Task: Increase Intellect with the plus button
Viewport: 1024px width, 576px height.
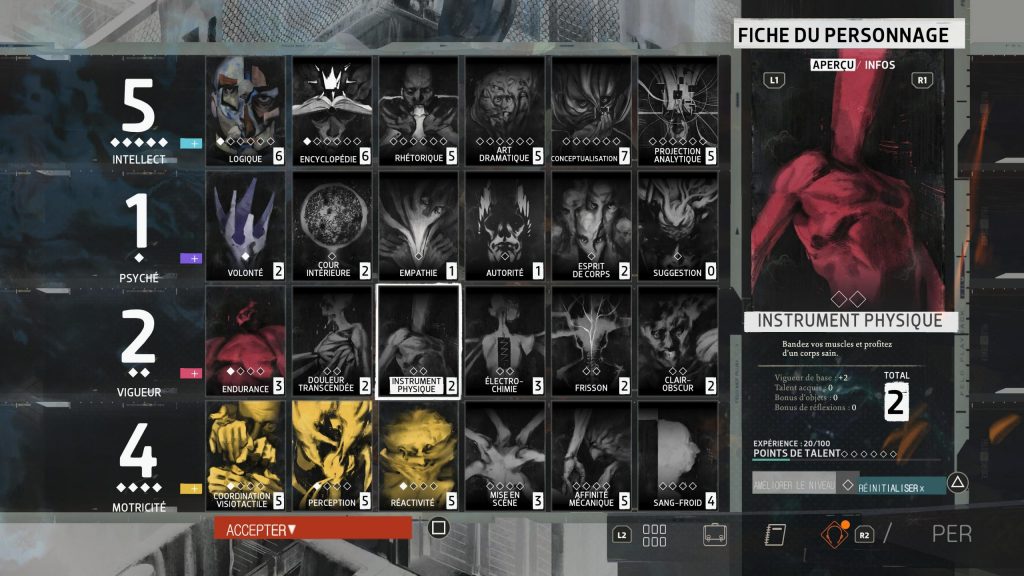Action: [x=190, y=143]
